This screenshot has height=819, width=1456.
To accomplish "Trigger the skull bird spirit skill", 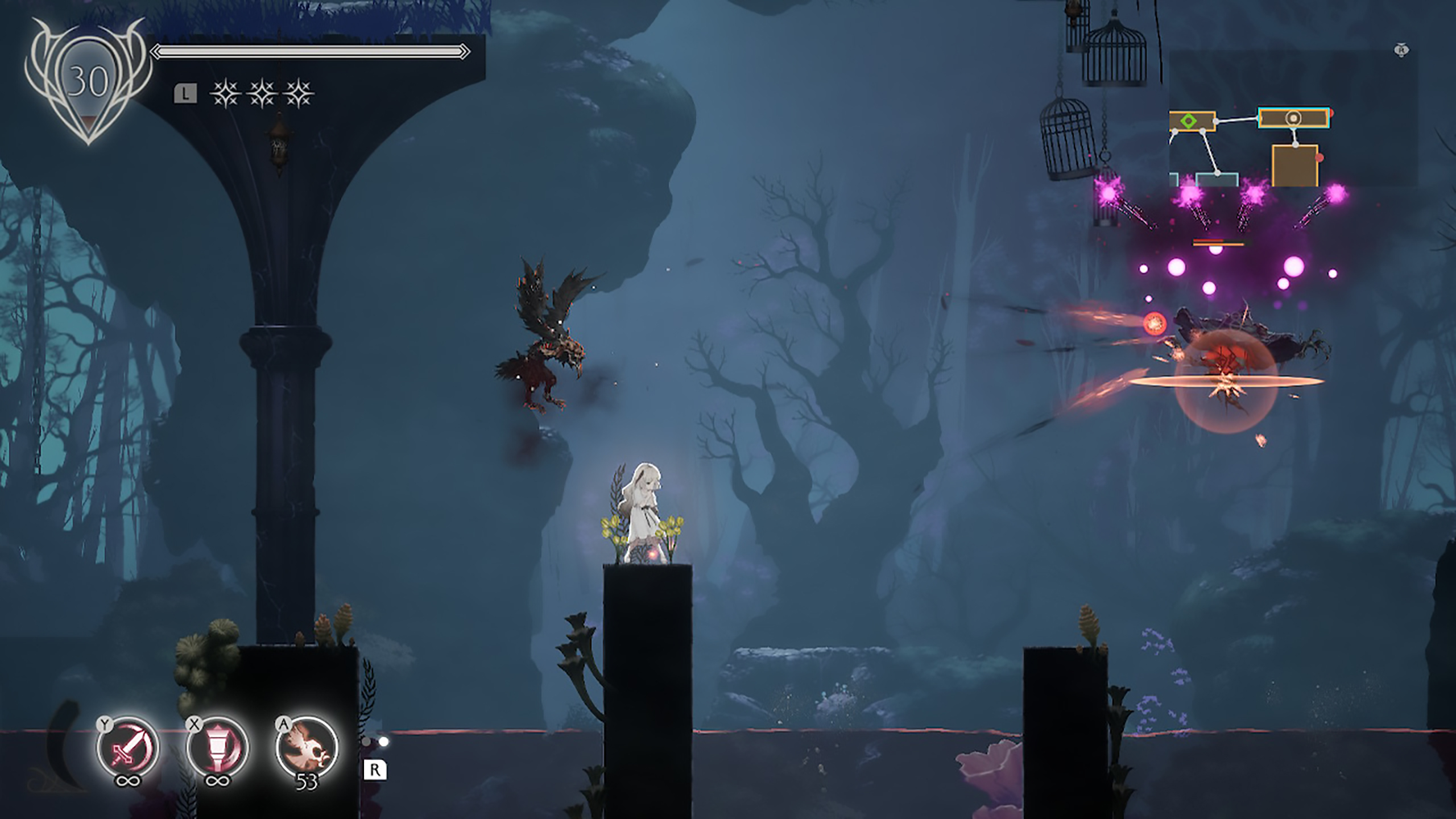I will (x=307, y=748).
